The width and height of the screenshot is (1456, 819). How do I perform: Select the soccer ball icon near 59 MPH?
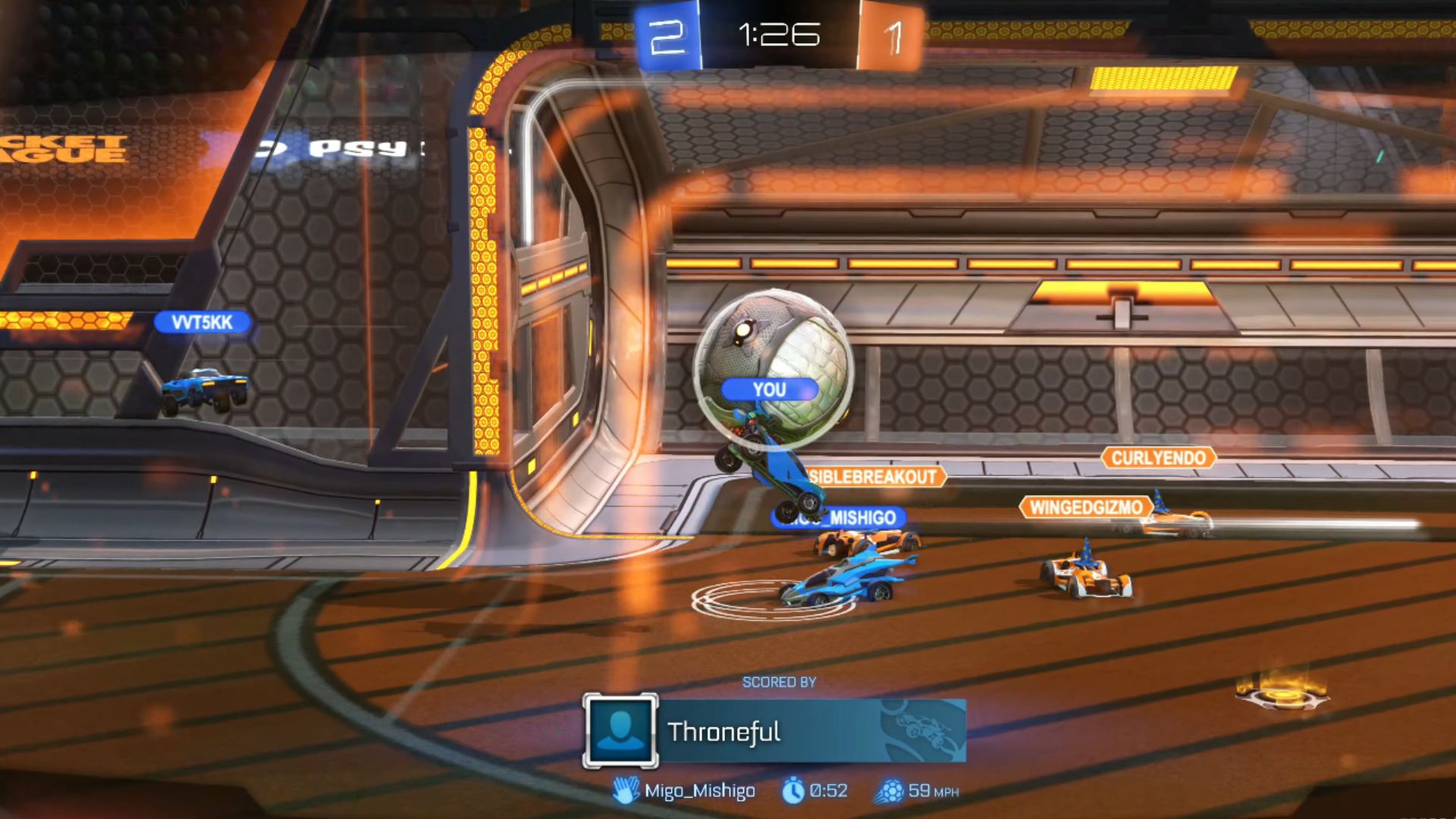[892, 790]
